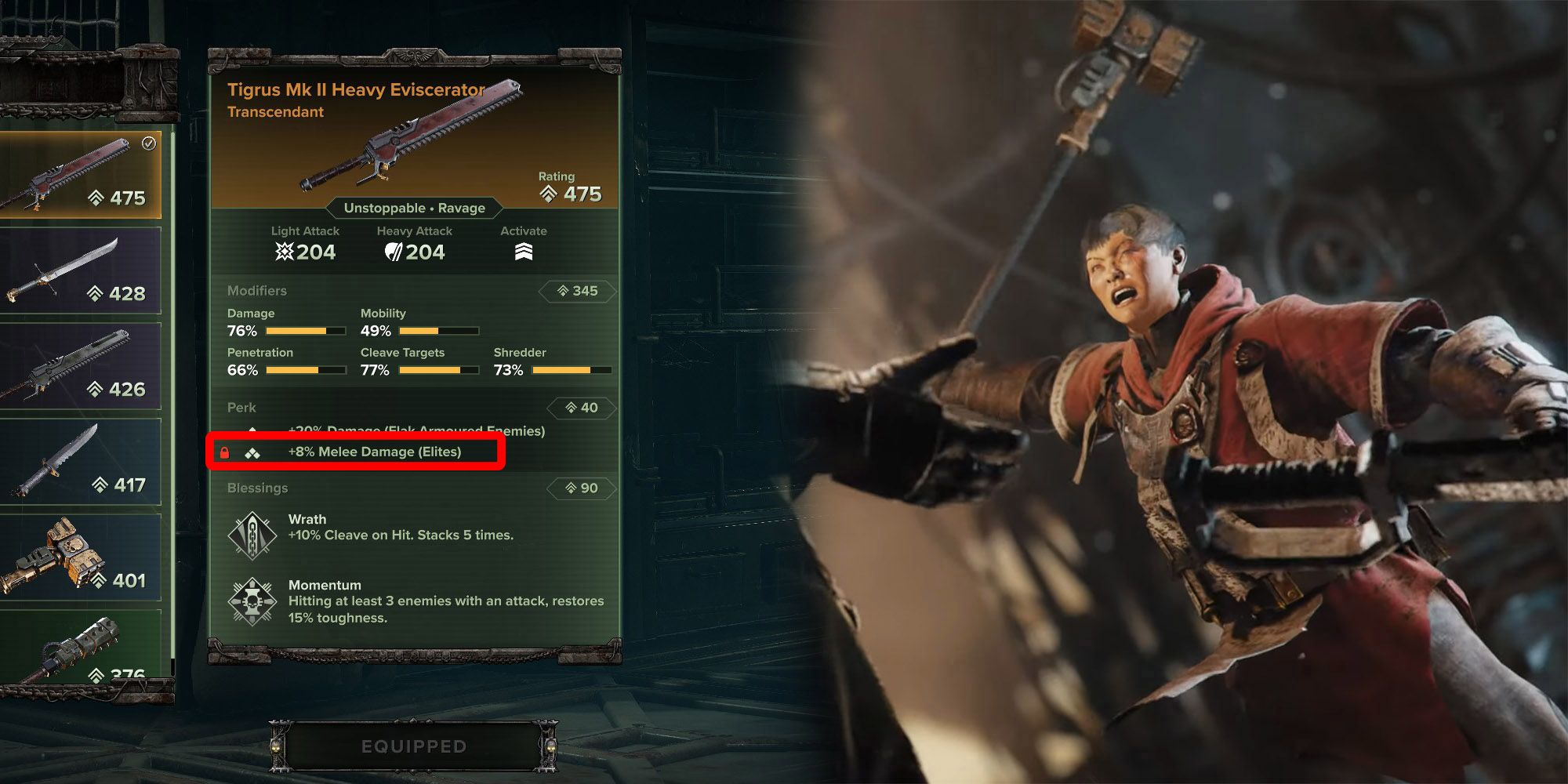This screenshot has width=1568, height=784.
Task: Select the Tigrus Mk II Heavy Eviscerator title
Action: coord(354,90)
